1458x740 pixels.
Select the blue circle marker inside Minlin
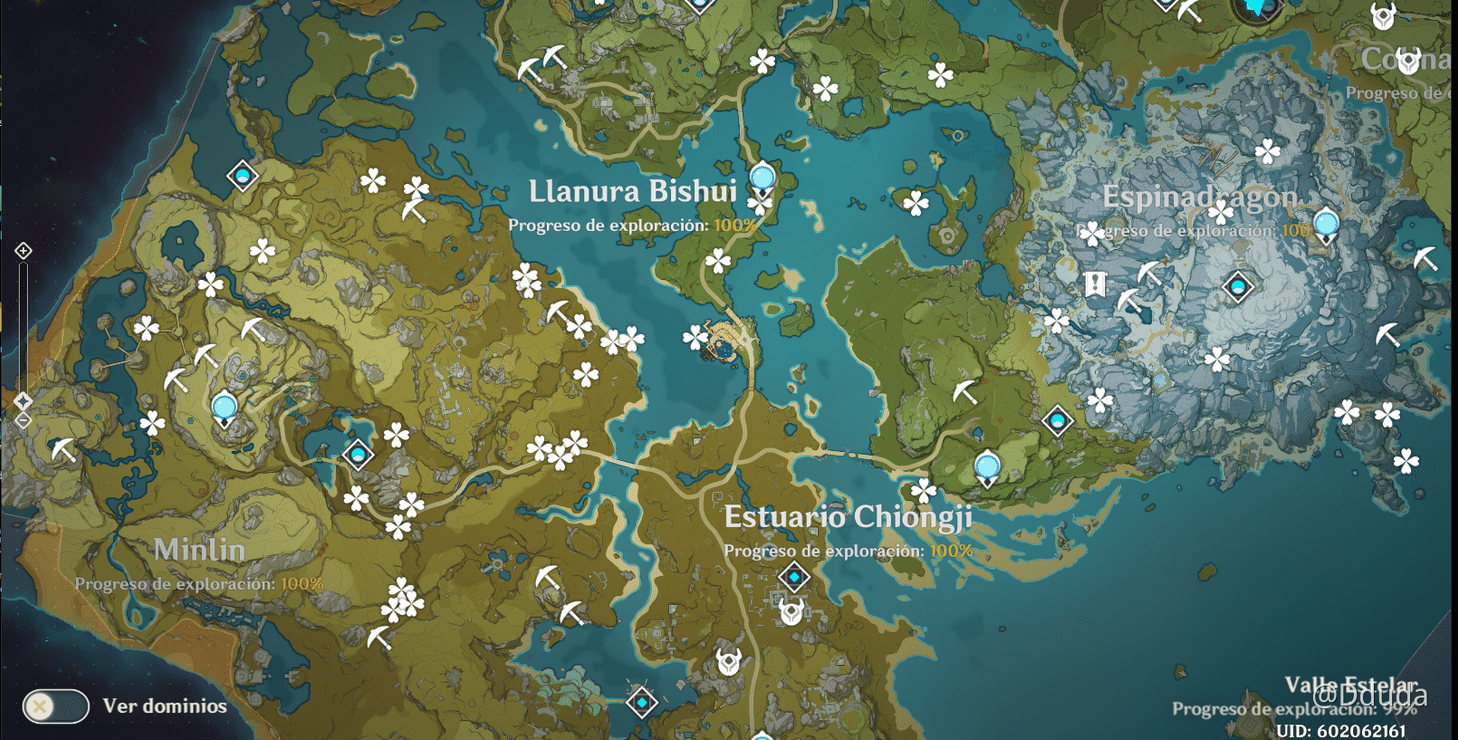click(224, 408)
